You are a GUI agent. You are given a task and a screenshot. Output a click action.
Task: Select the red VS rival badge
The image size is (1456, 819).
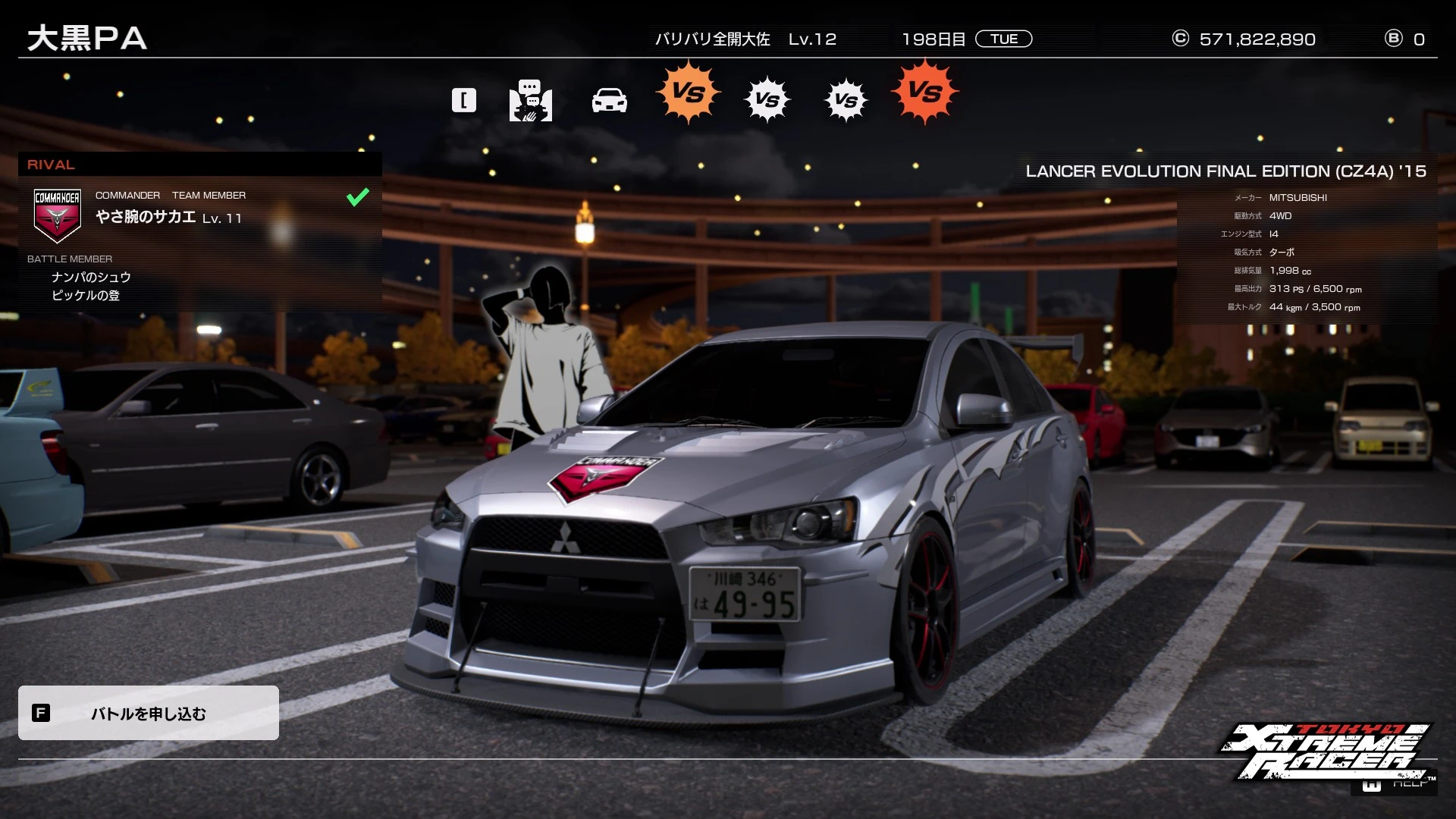[924, 92]
